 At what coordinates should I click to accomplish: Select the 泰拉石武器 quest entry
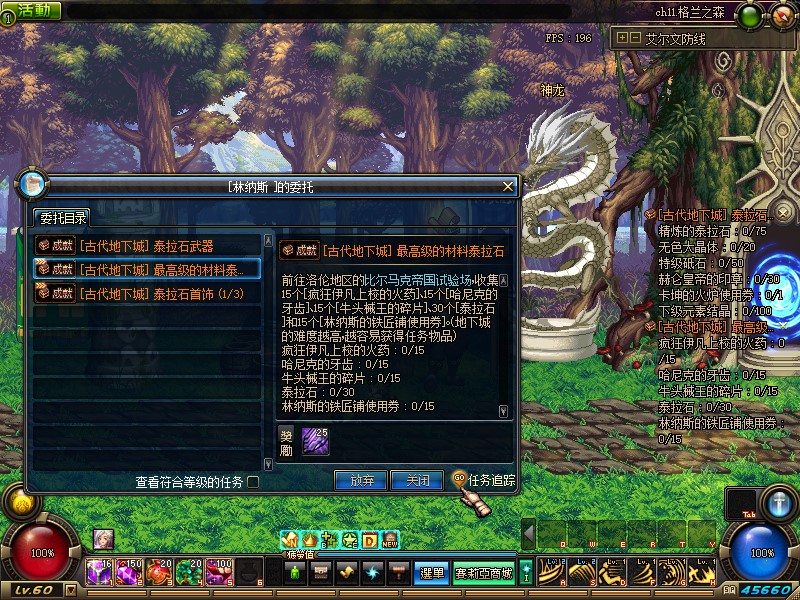148,245
